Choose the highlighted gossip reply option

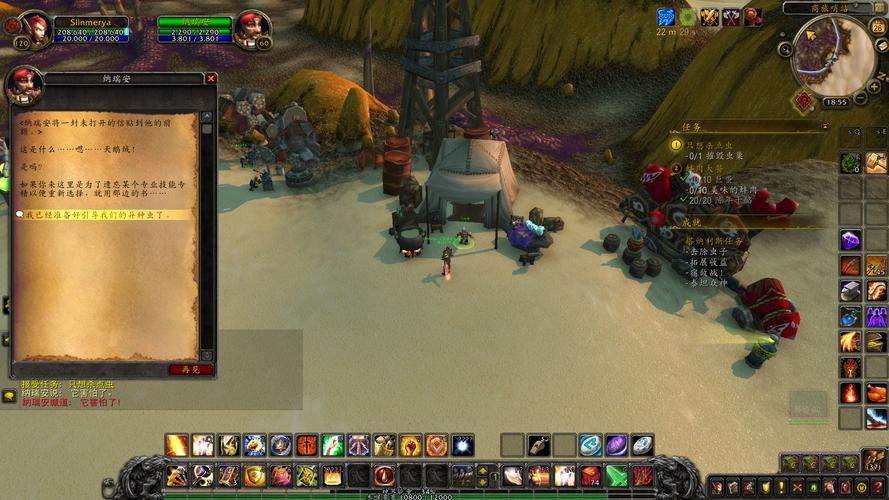[x=96, y=215]
